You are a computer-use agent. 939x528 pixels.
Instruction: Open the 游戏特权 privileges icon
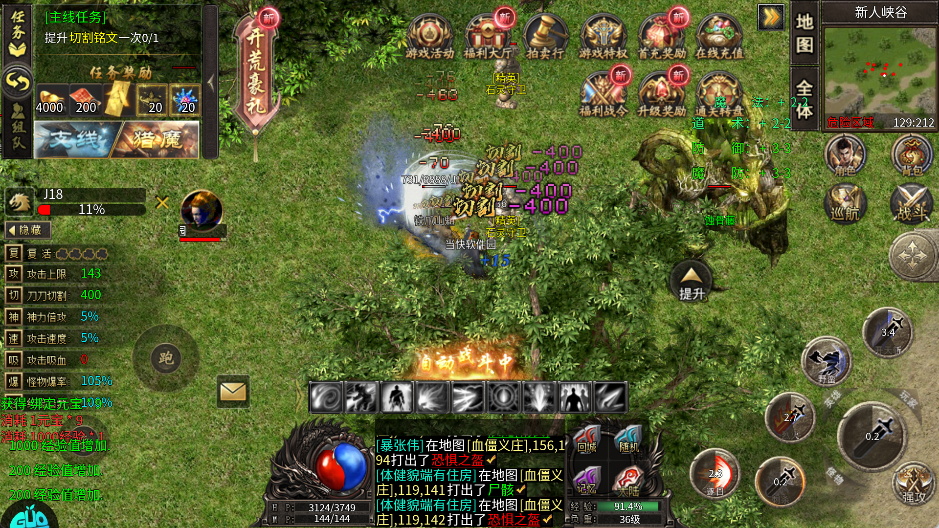(x=604, y=37)
